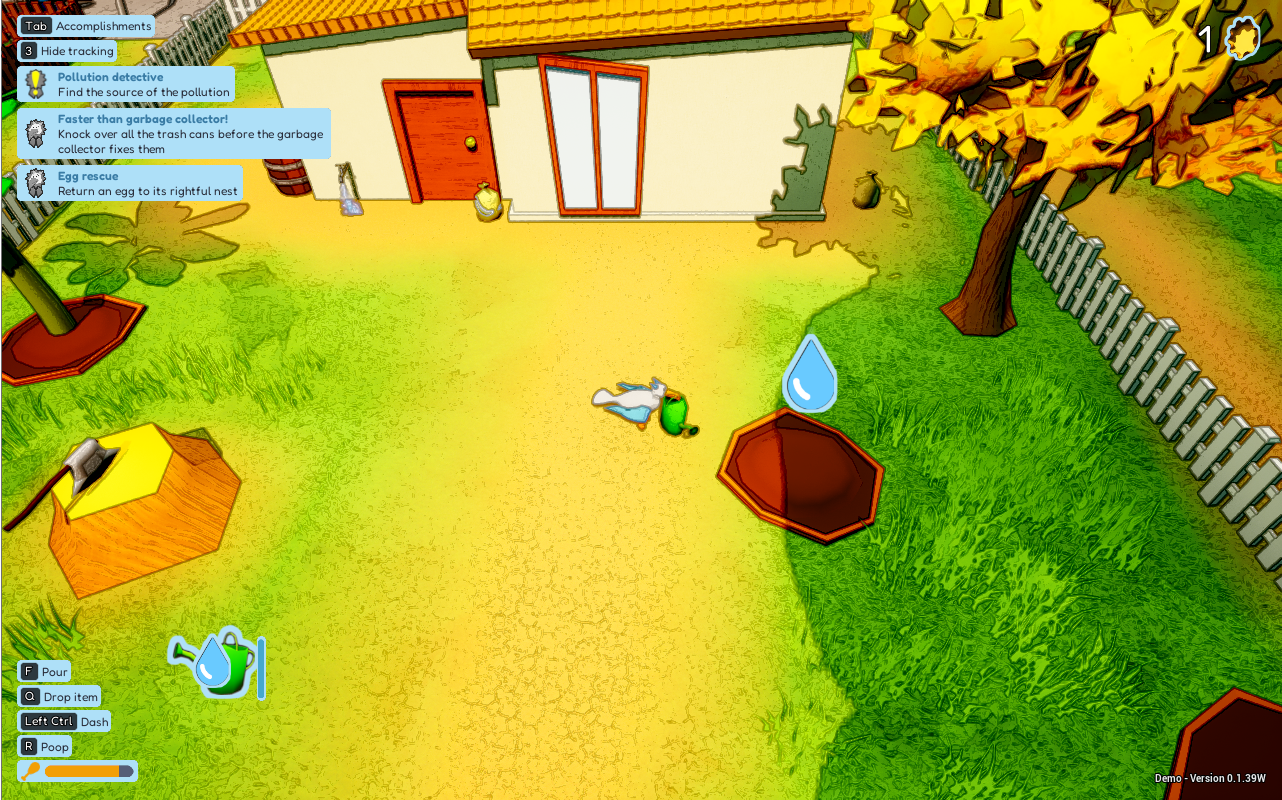Click the water drop marker above the flowerpot
The height and width of the screenshot is (800, 1282).
pos(808,373)
